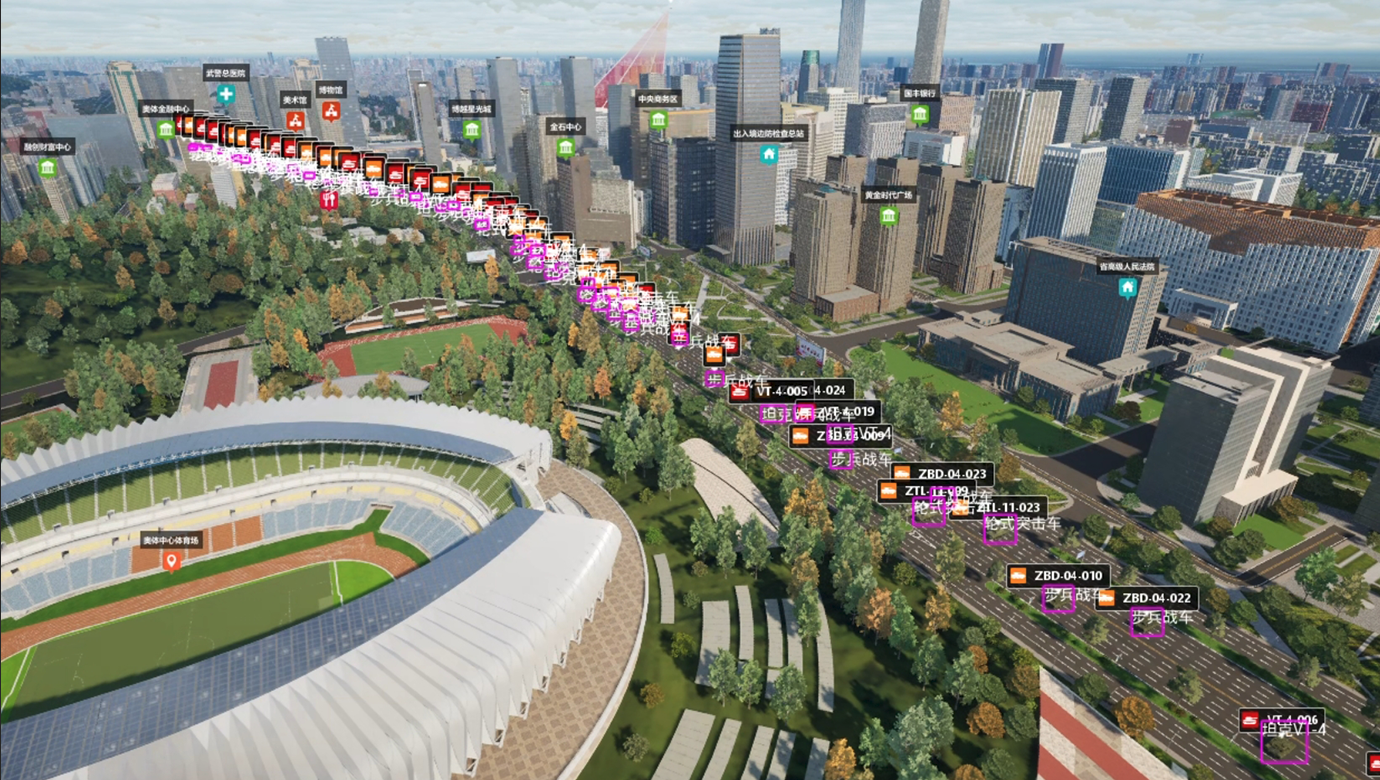Image resolution: width=1380 pixels, height=780 pixels.
Task: Click the red restaurant fork-and-knife marker
Action: point(329,200)
